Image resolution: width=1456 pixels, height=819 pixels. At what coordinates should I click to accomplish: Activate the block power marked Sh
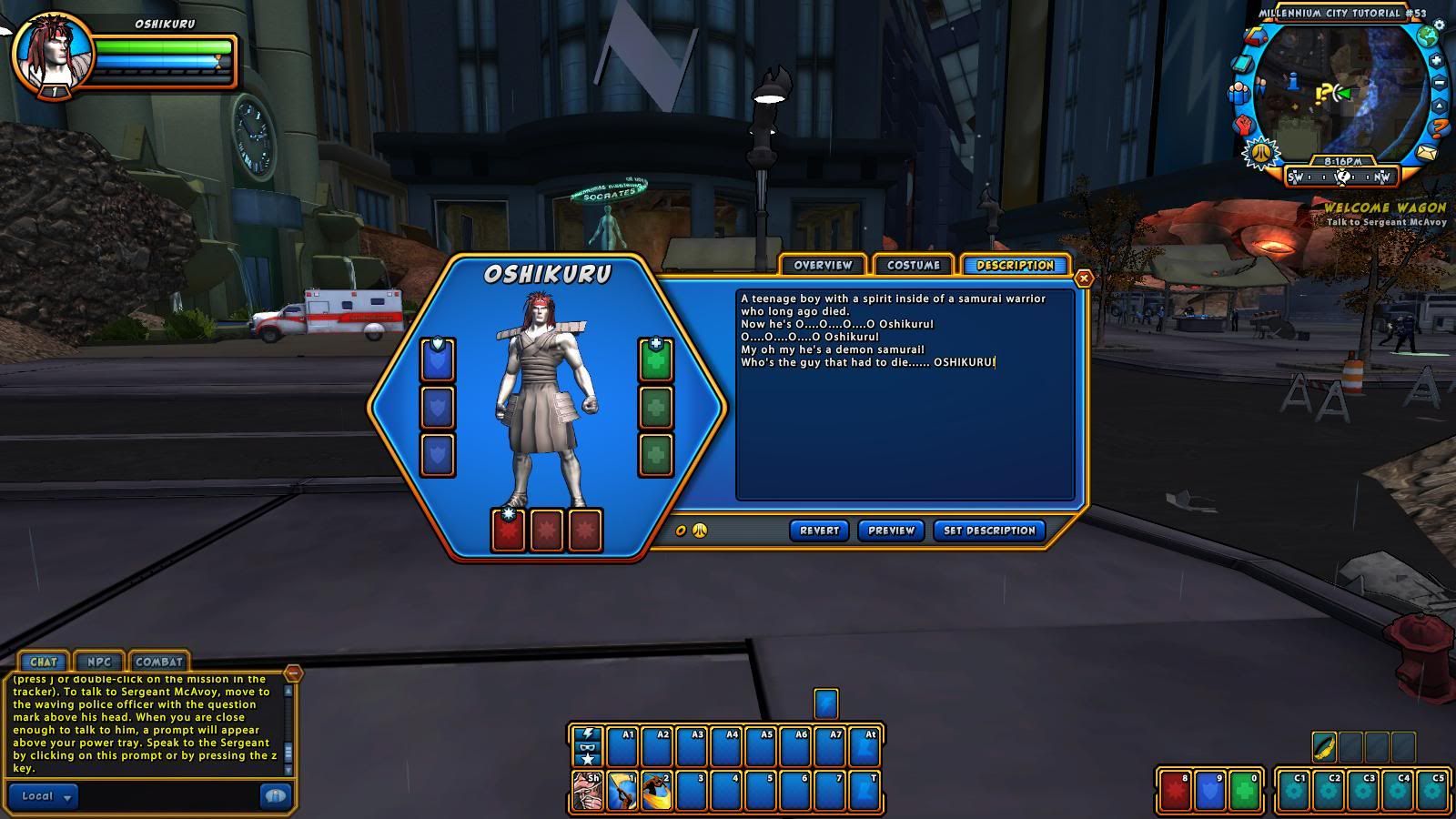[x=588, y=791]
